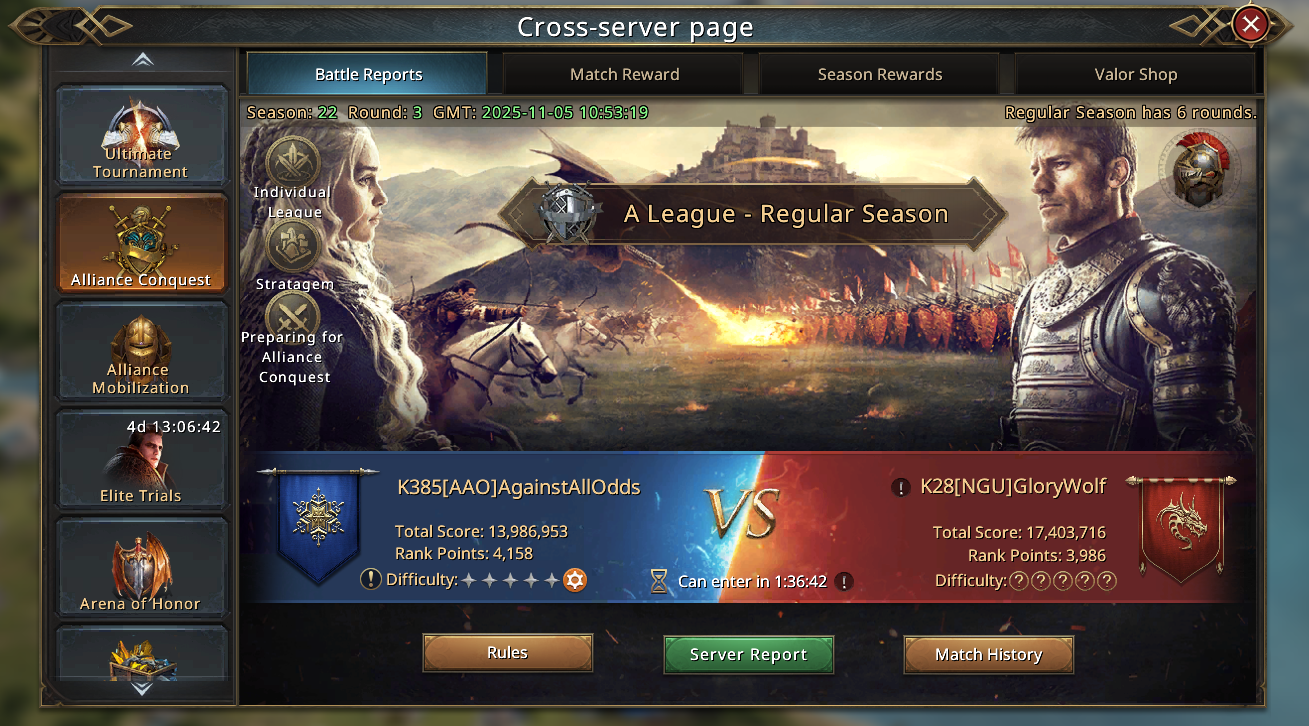Select the Battle Reports tab
The height and width of the screenshot is (726, 1309).
pyautogui.click(x=368, y=74)
